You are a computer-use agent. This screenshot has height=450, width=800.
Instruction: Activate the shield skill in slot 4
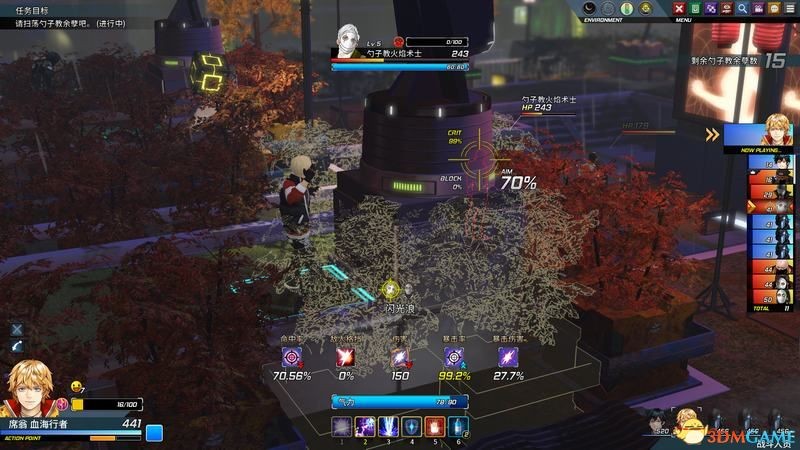tap(411, 427)
